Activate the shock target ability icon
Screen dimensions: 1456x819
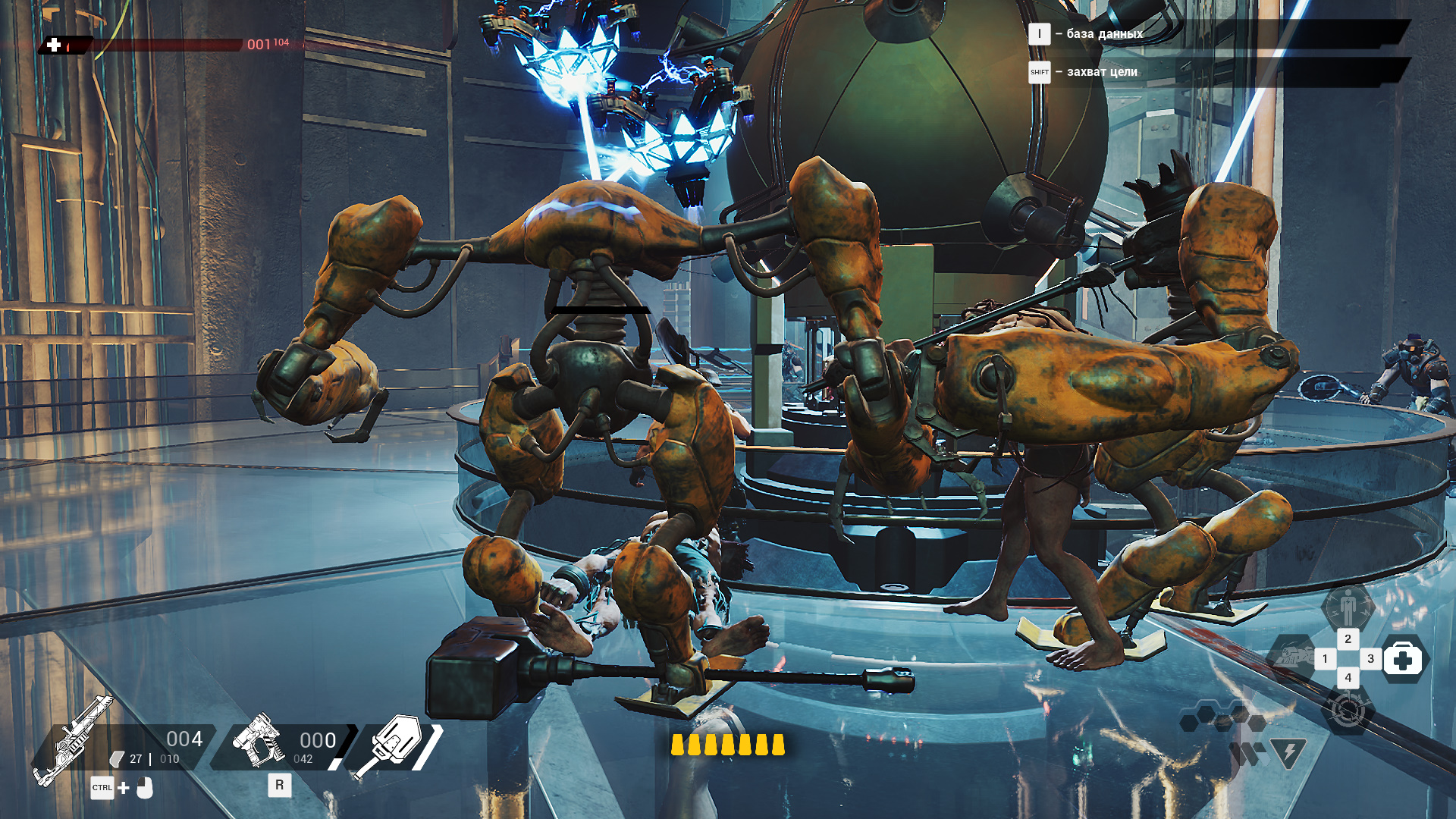click(1348, 711)
